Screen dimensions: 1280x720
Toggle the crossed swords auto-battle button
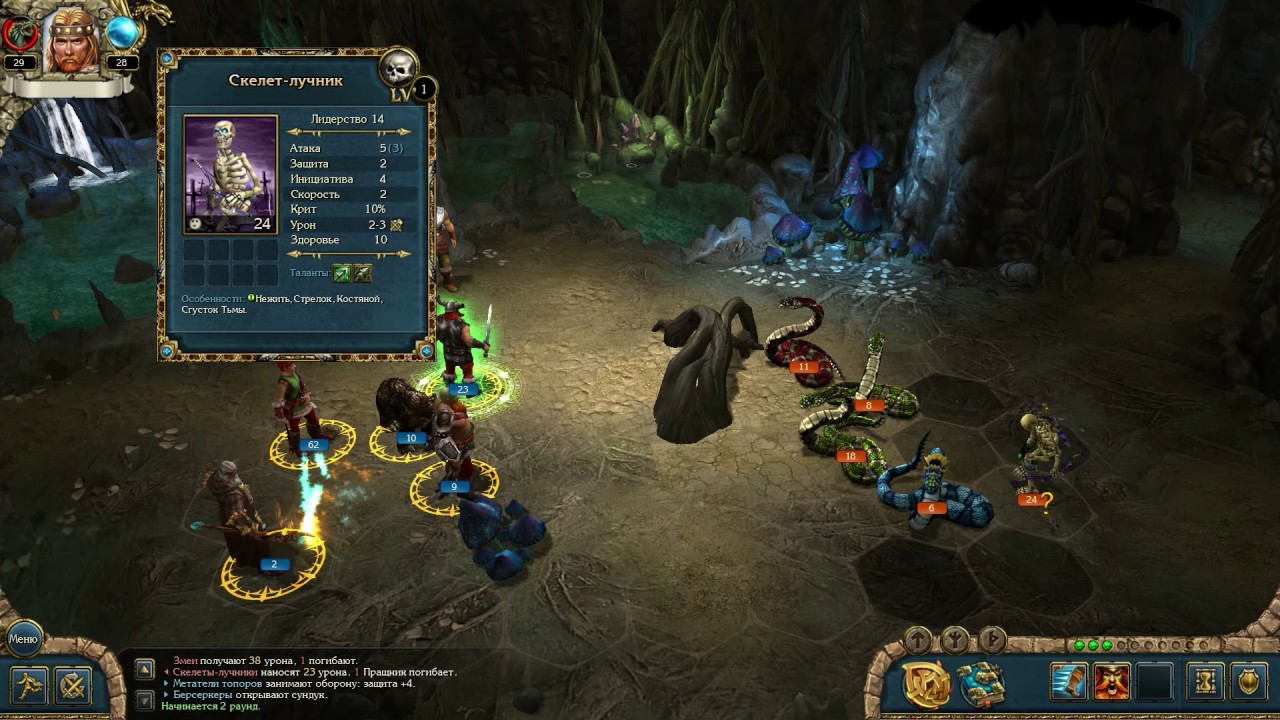tap(73, 686)
